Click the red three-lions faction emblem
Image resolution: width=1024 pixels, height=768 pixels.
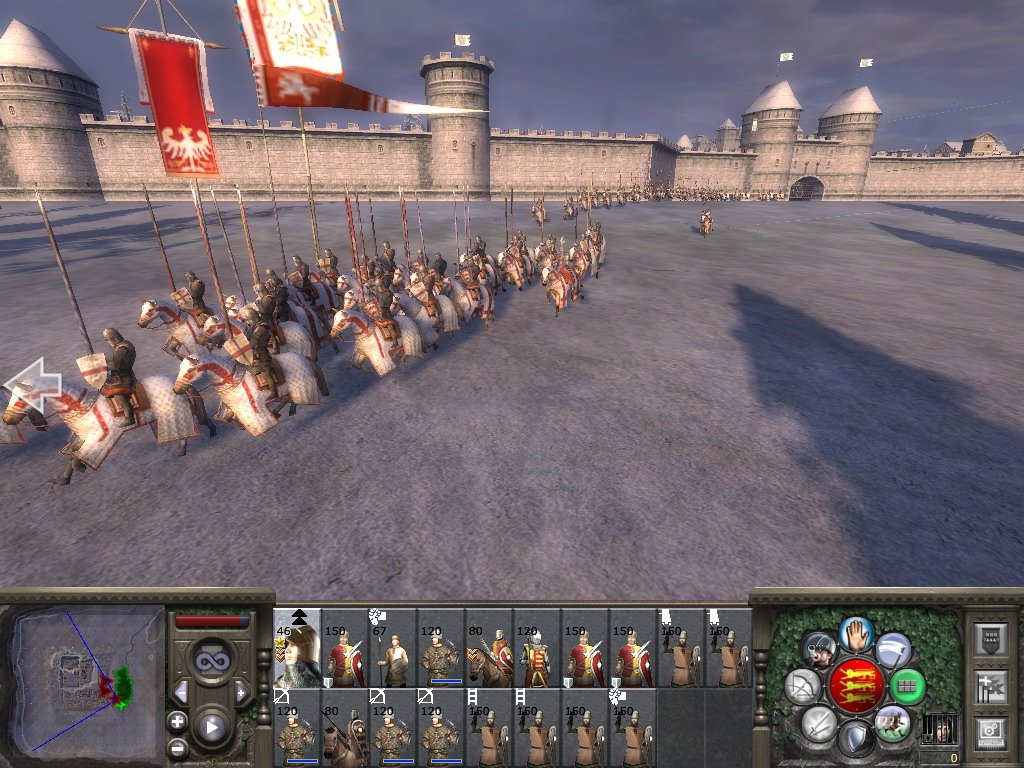[x=856, y=686]
